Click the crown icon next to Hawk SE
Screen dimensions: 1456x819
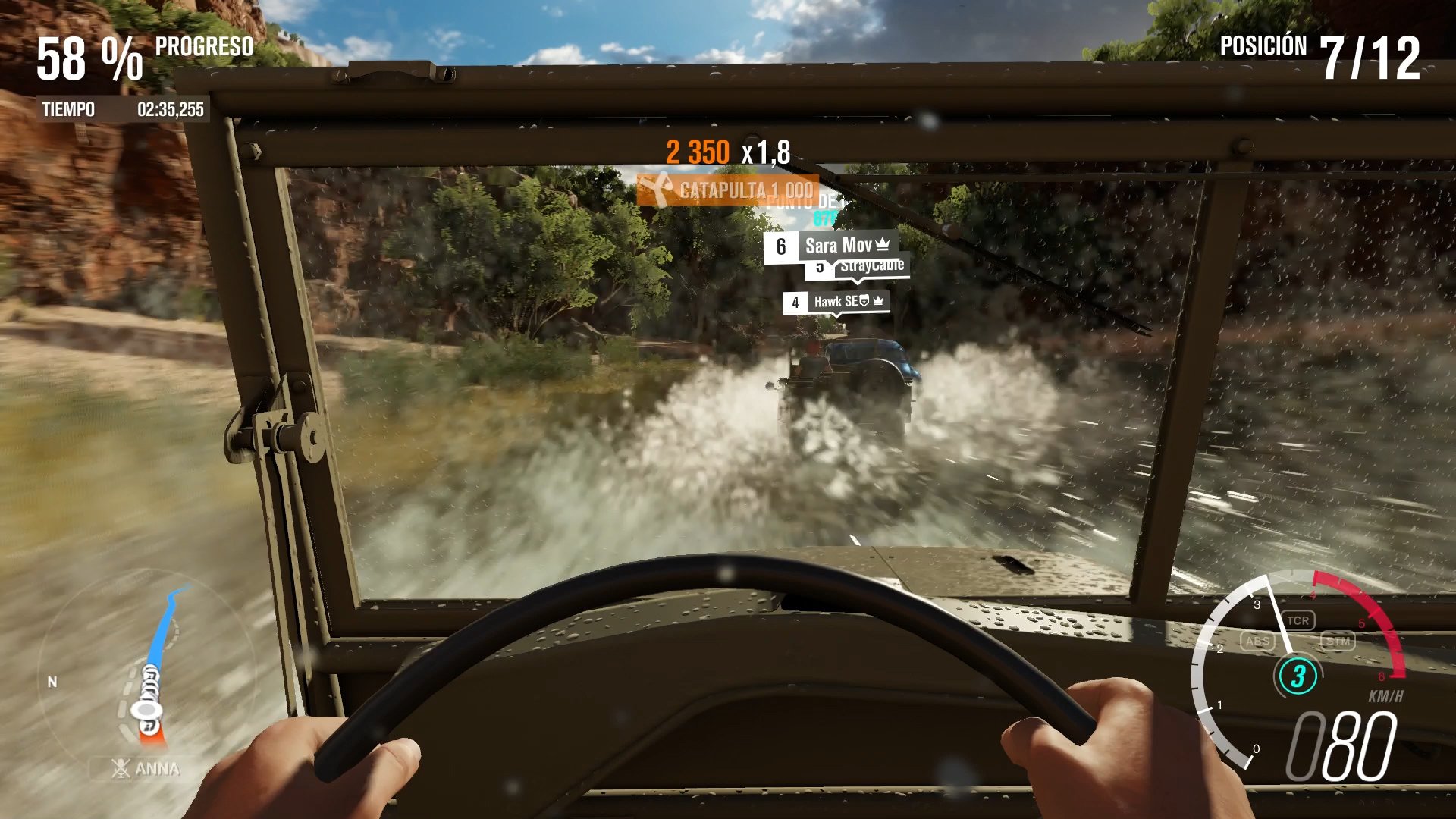coord(878,301)
